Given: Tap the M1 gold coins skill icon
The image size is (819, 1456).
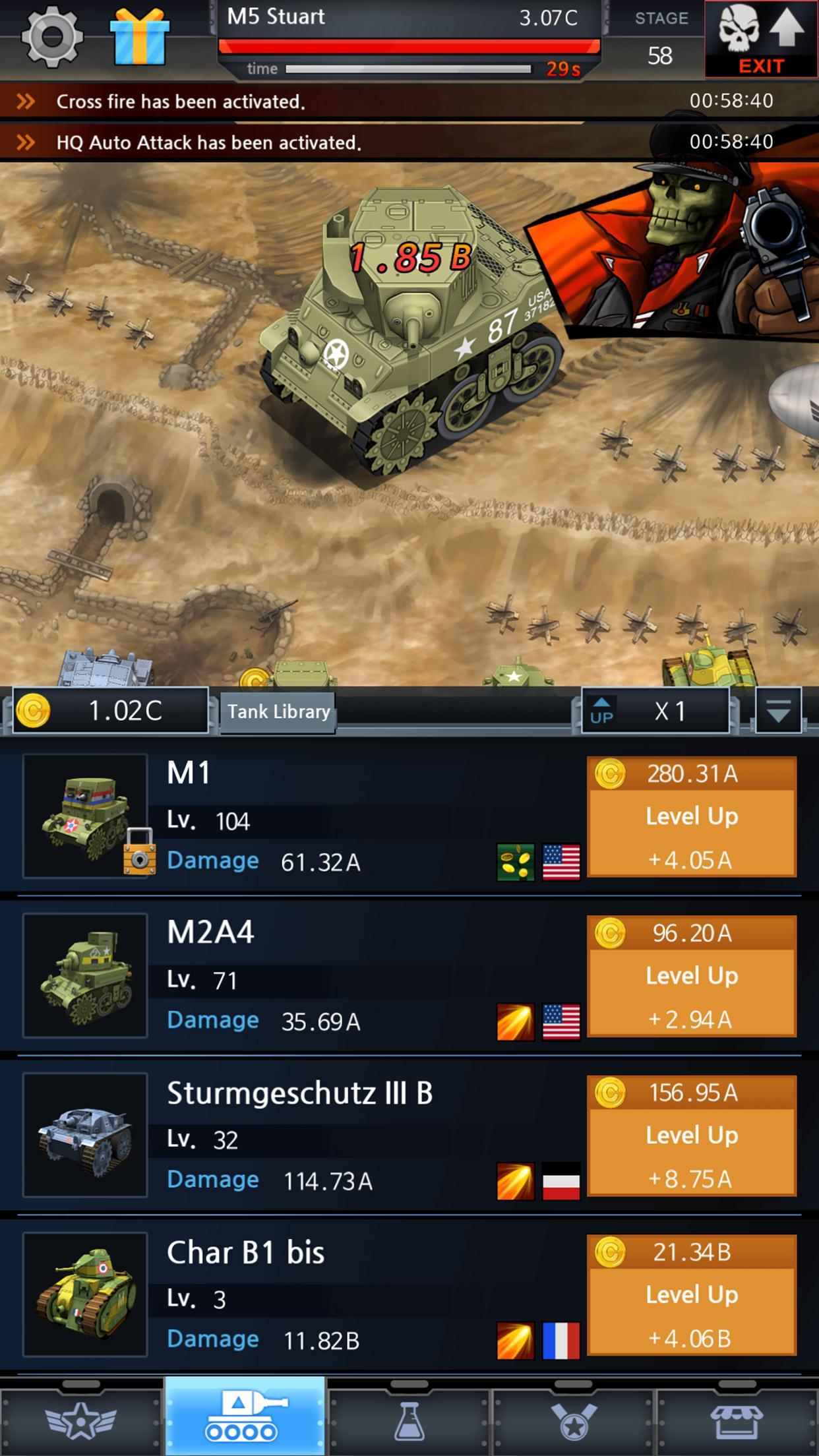Looking at the screenshot, I should pyautogui.click(x=516, y=862).
